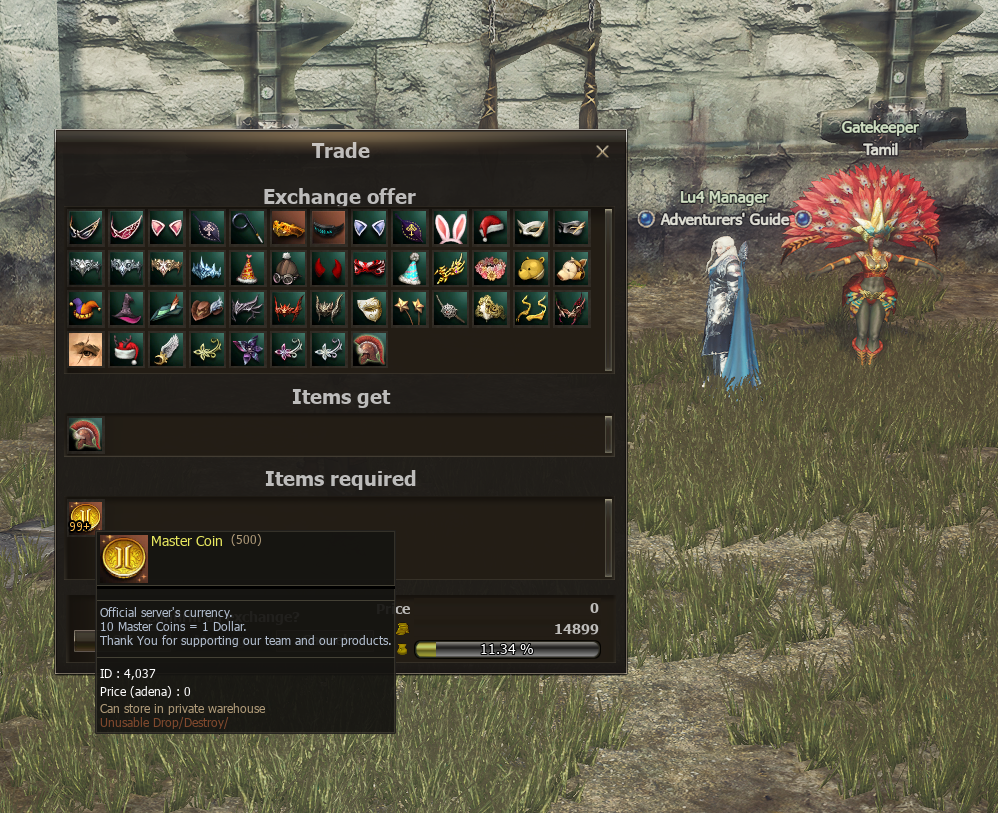Choose the eye scar face item
The image size is (998, 813).
[86, 350]
